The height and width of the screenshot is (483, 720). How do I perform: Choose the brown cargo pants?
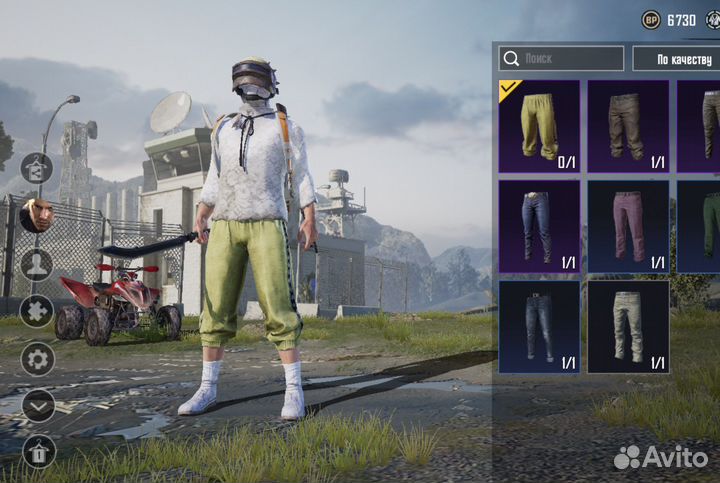627,126
